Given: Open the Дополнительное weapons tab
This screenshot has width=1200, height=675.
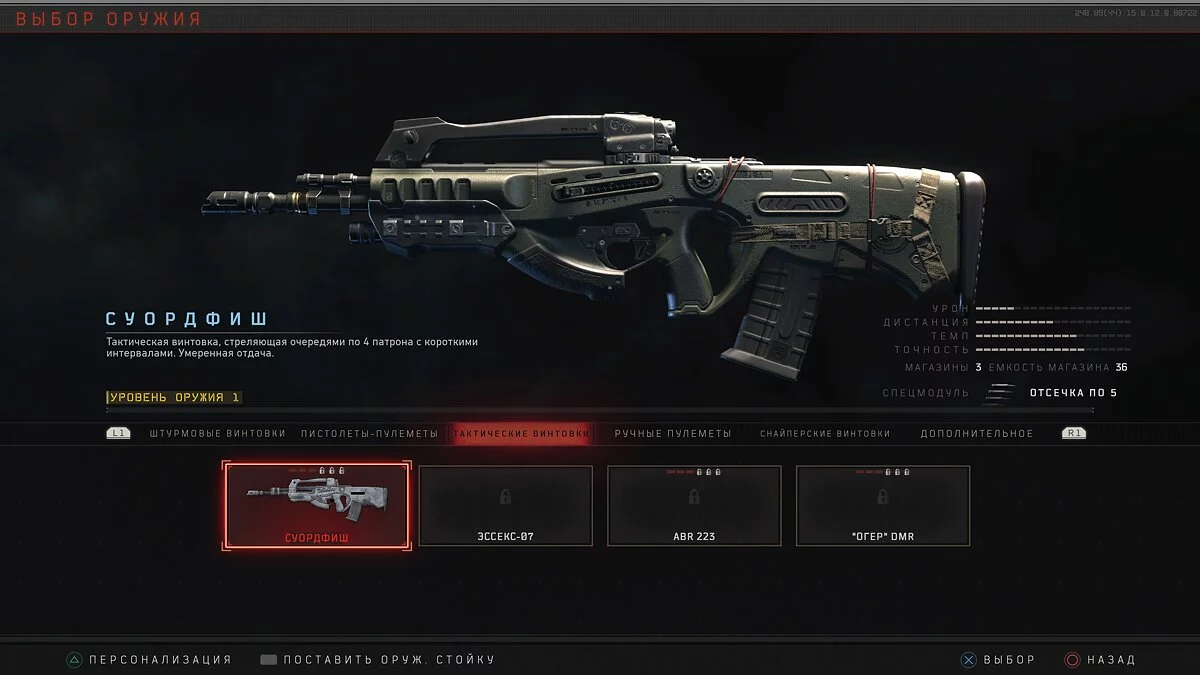Looking at the screenshot, I should tap(976, 433).
